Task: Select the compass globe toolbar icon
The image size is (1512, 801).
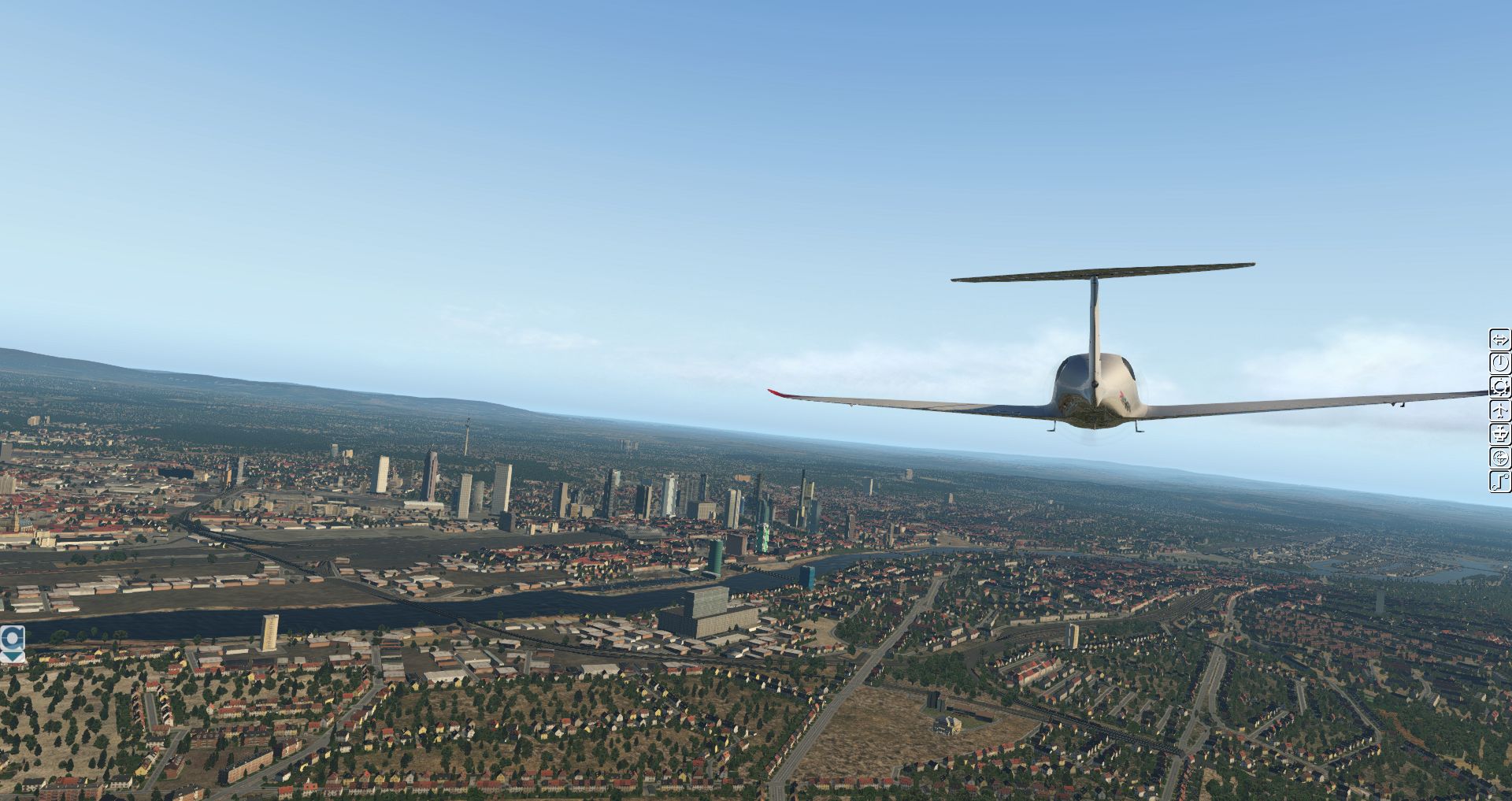Action: [1500, 458]
